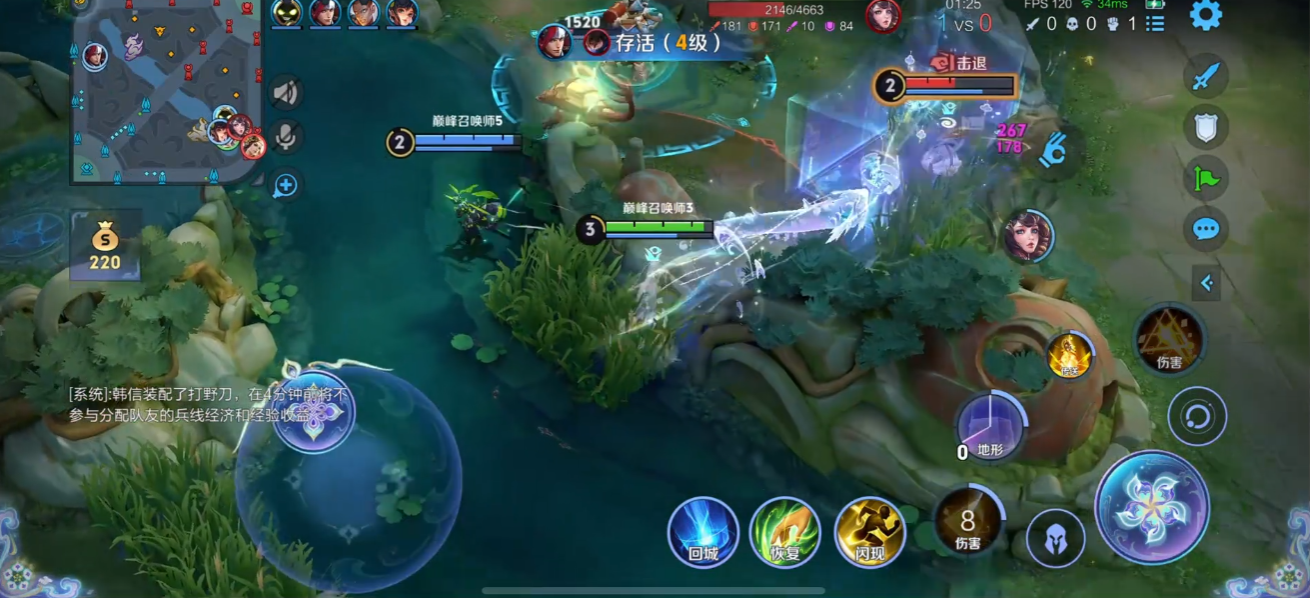
Task: Send the green flag gather signal
Action: pyautogui.click(x=1205, y=178)
